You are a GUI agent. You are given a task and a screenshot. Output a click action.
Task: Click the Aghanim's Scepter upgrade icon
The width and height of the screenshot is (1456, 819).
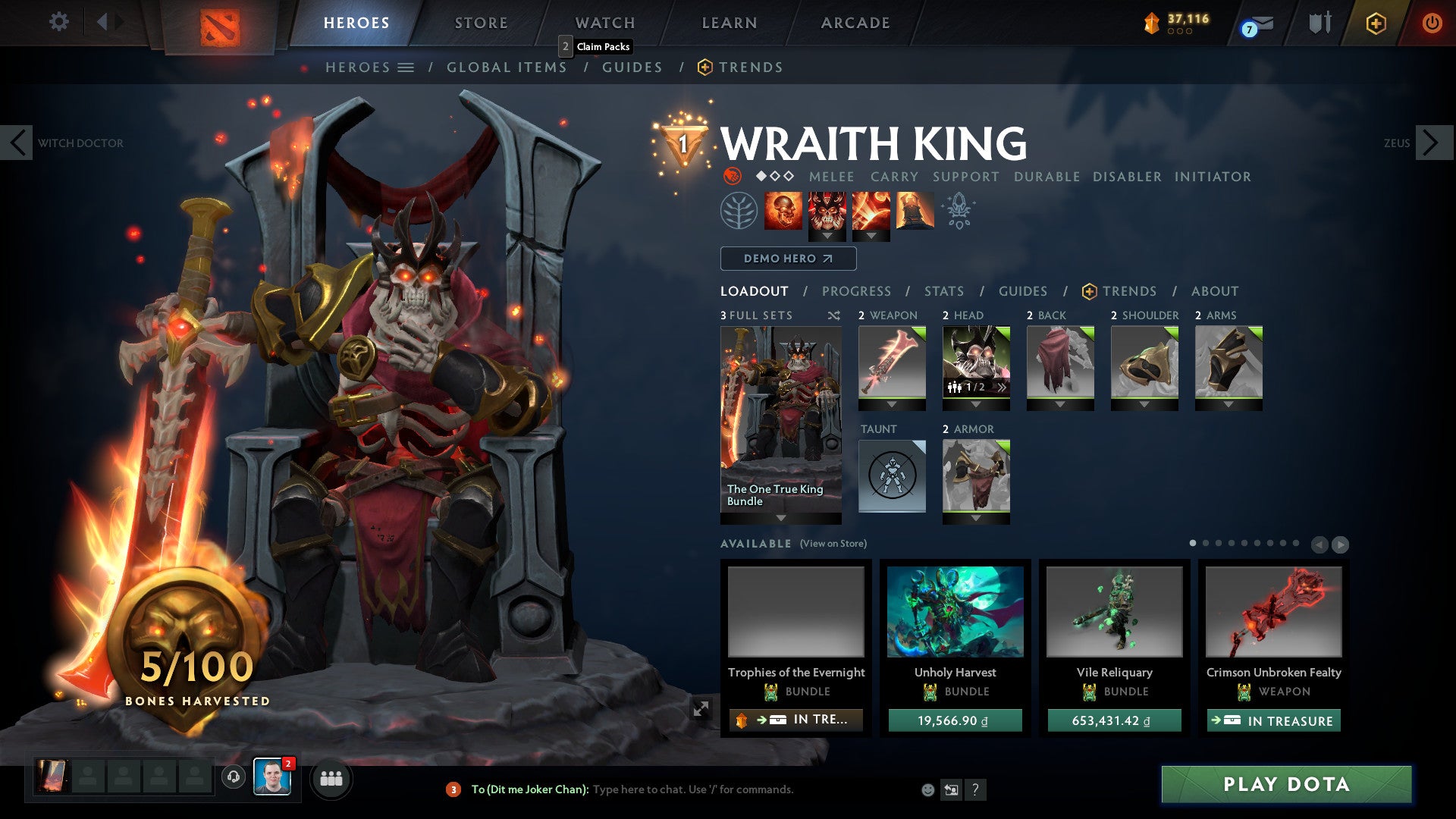959,211
